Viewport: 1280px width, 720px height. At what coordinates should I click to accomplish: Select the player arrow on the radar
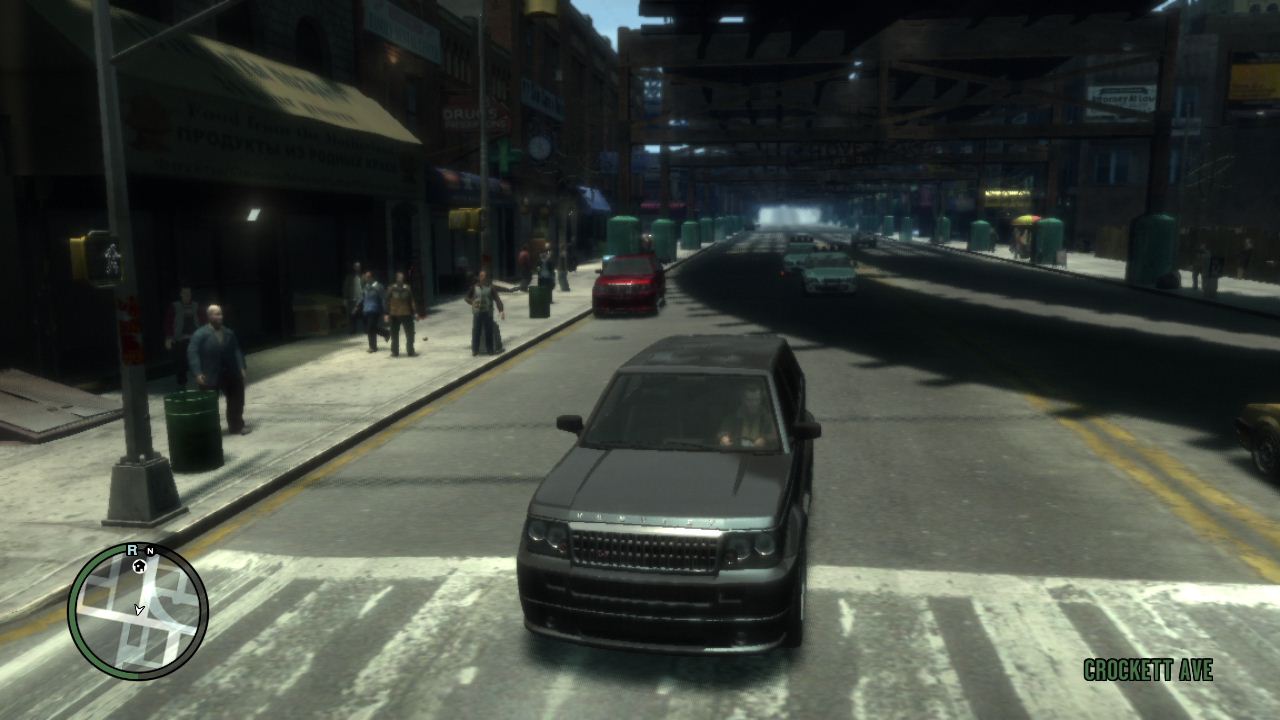139,608
